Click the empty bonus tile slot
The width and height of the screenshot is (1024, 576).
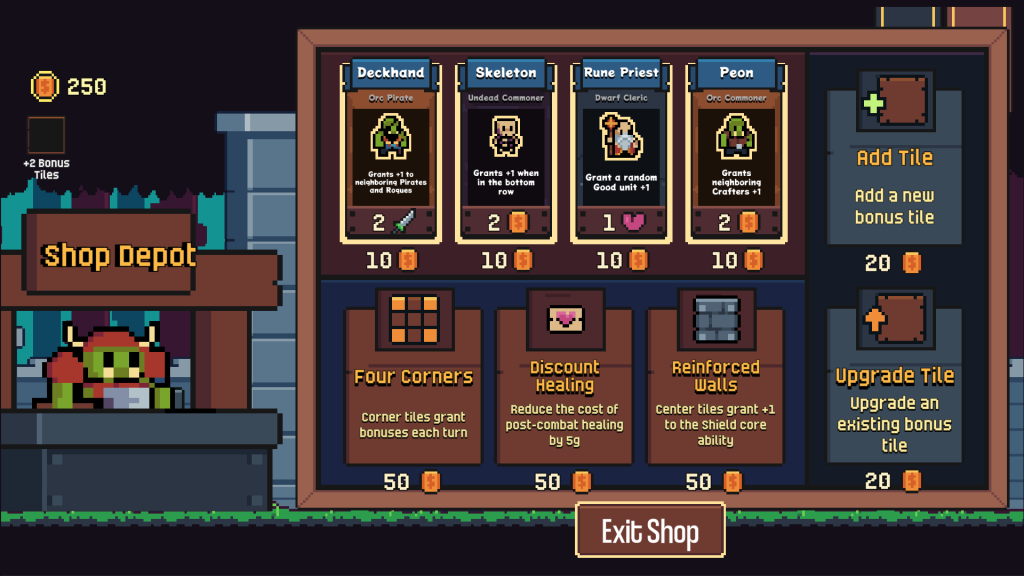pyautogui.click(x=46, y=135)
